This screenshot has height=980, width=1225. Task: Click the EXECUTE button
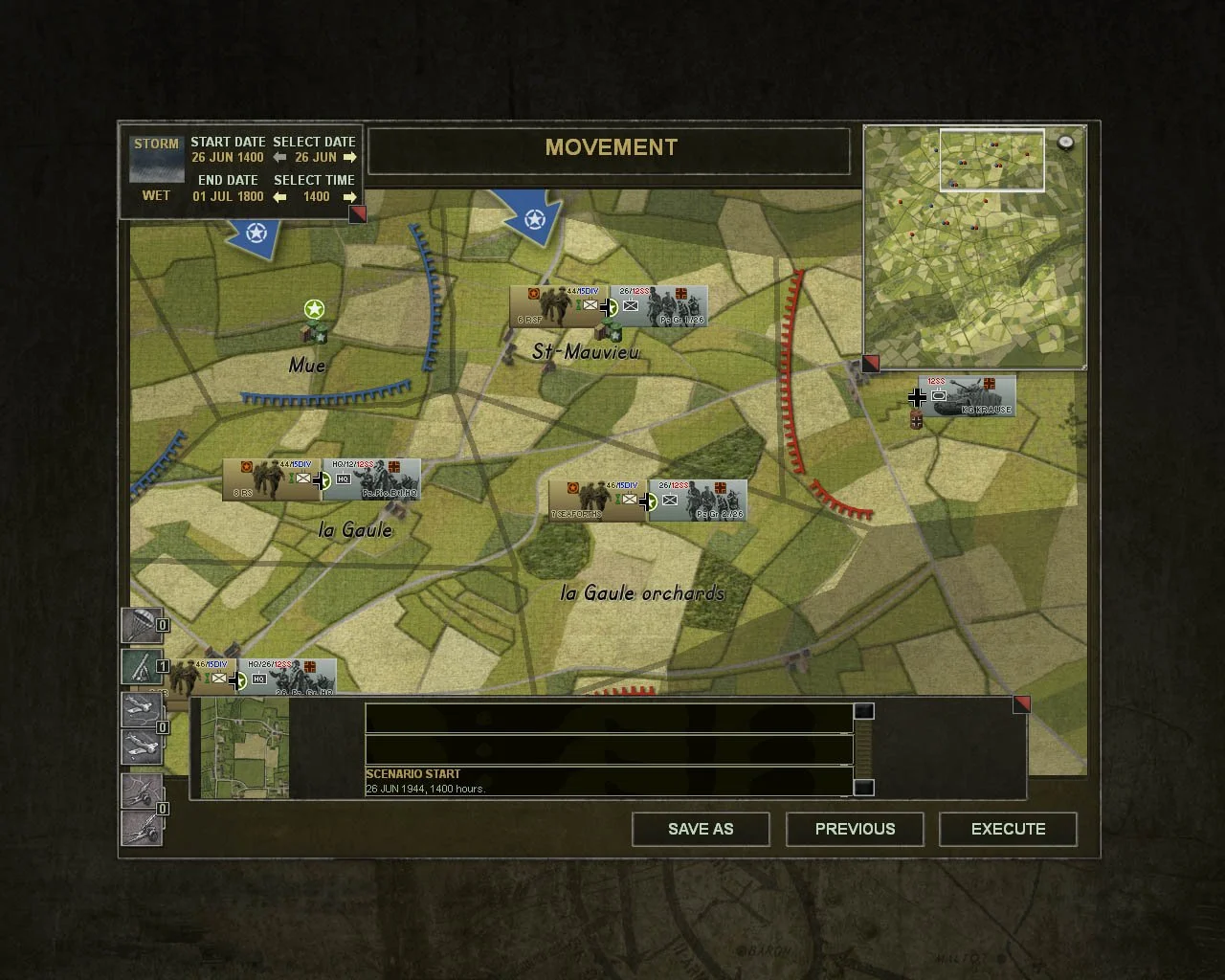coord(1008,829)
